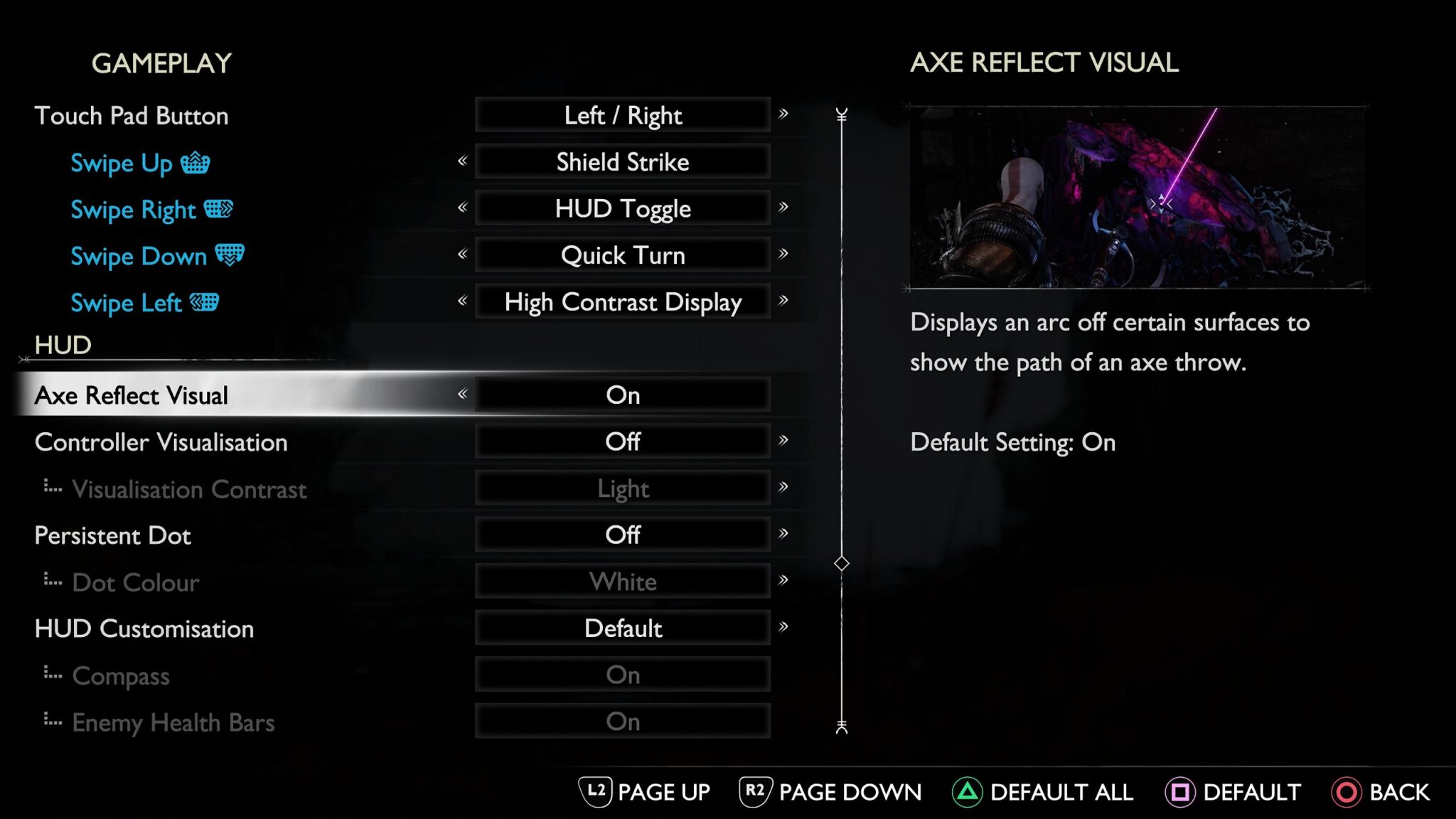Select the Enemy Health Bars sub-option
The width and height of the screenshot is (1456, 819).
[173, 723]
